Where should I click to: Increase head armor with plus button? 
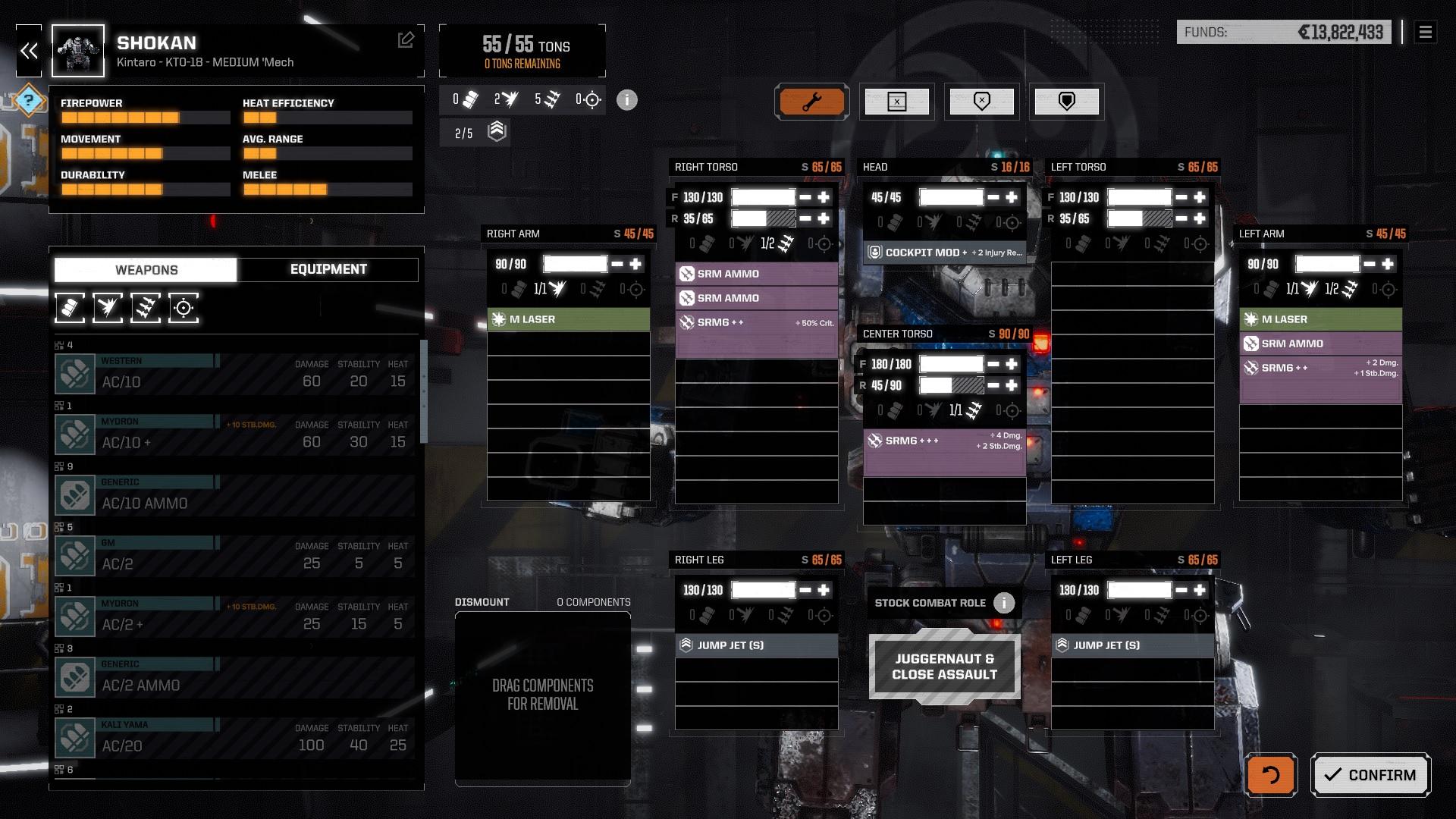click(x=1012, y=197)
